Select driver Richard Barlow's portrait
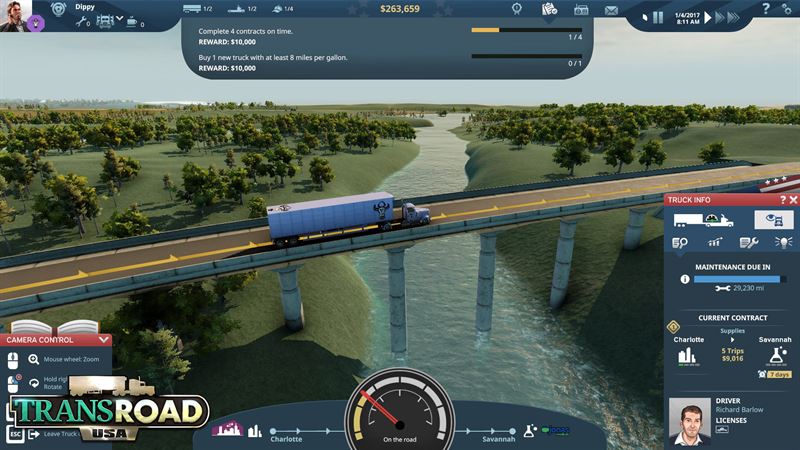Image resolution: width=800 pixels, height=450 pixels. coord(689,420)
